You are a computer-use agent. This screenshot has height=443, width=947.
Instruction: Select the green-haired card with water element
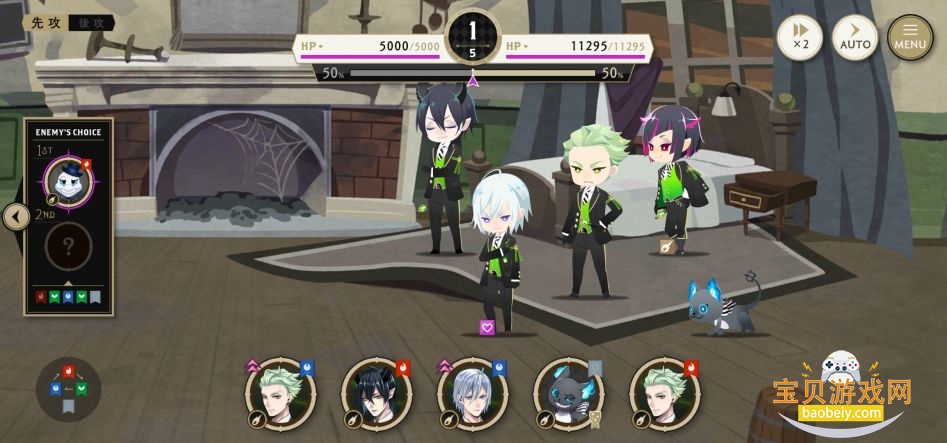[x=280, y=392]
